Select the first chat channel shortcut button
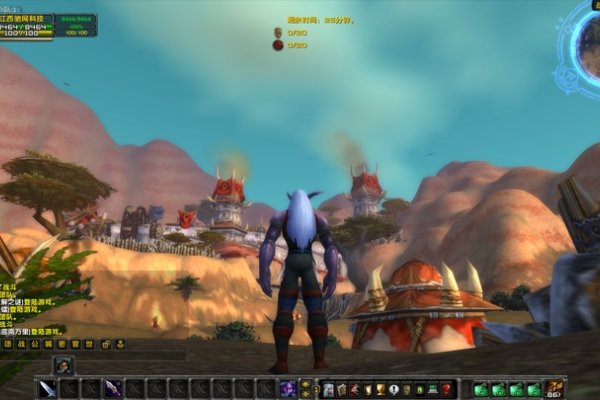The width and height of the screenshot is (600, 400). click(9, 344)
